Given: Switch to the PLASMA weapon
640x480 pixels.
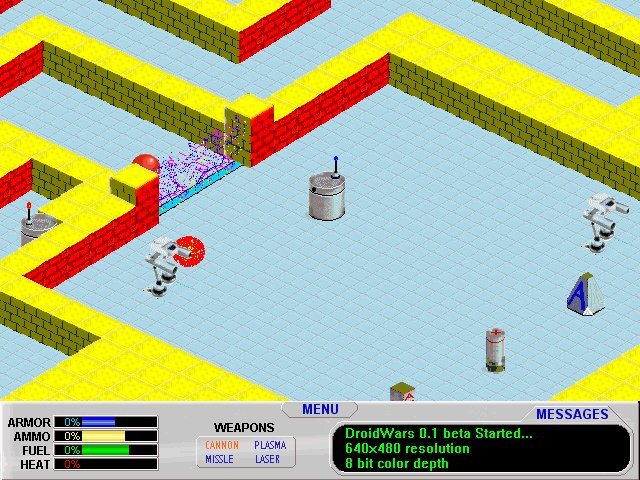Looking at the screenshot, I should click(x=270, y=445).
